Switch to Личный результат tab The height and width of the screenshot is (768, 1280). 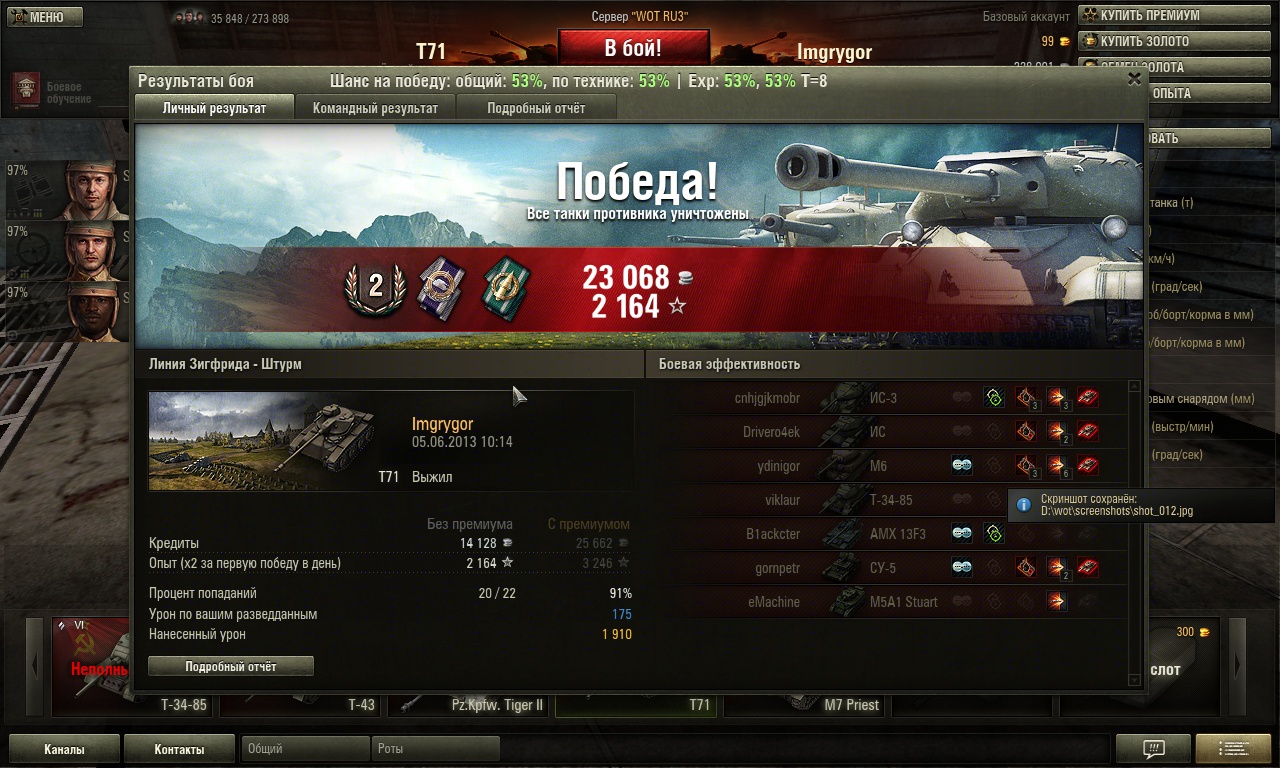[x=214, y=108]
